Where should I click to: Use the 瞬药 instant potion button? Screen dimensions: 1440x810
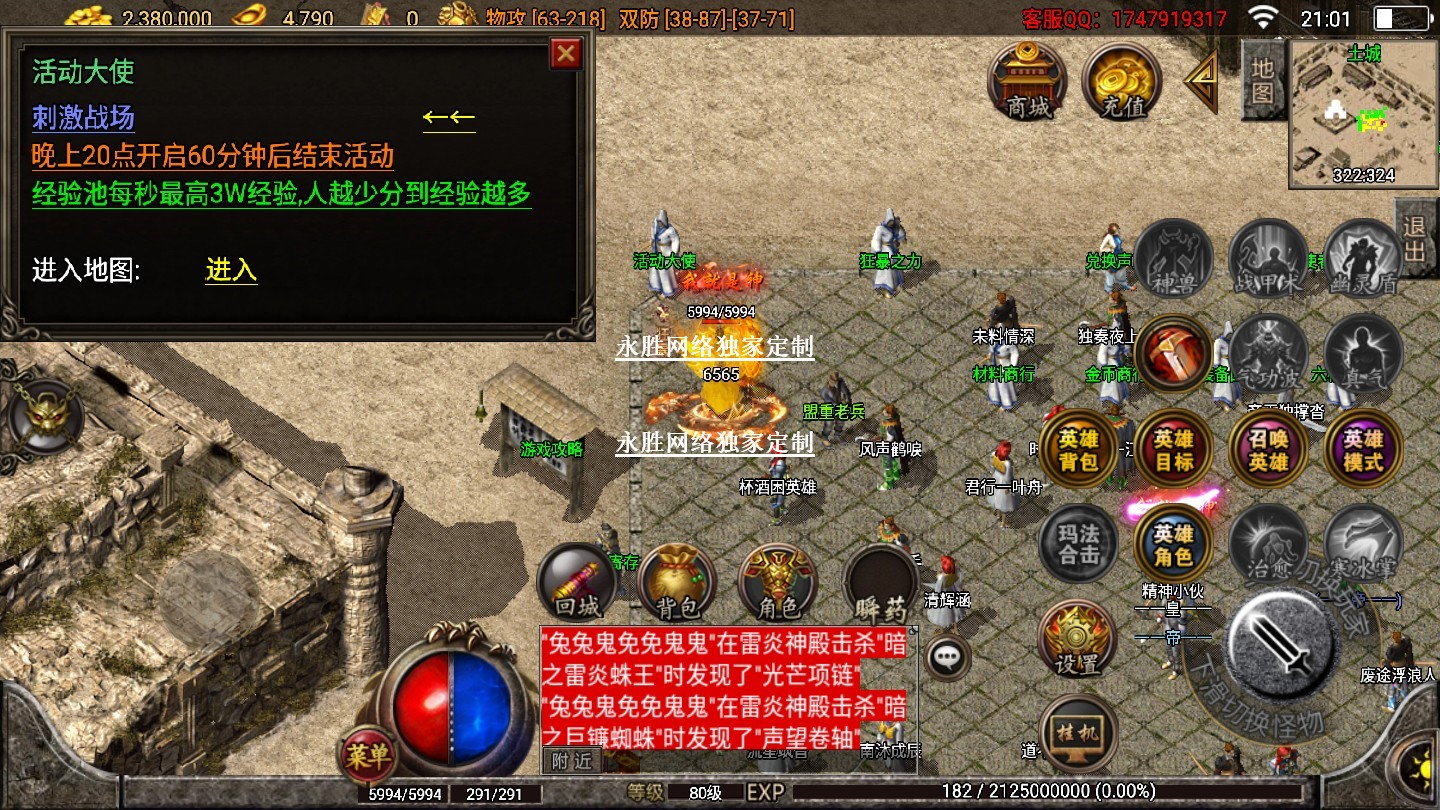tap(879, 581)
